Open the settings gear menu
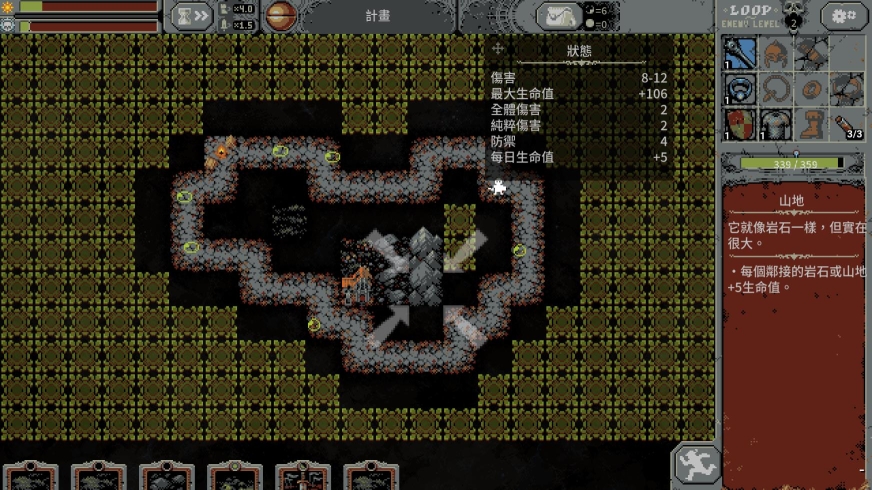 (844, 16)
